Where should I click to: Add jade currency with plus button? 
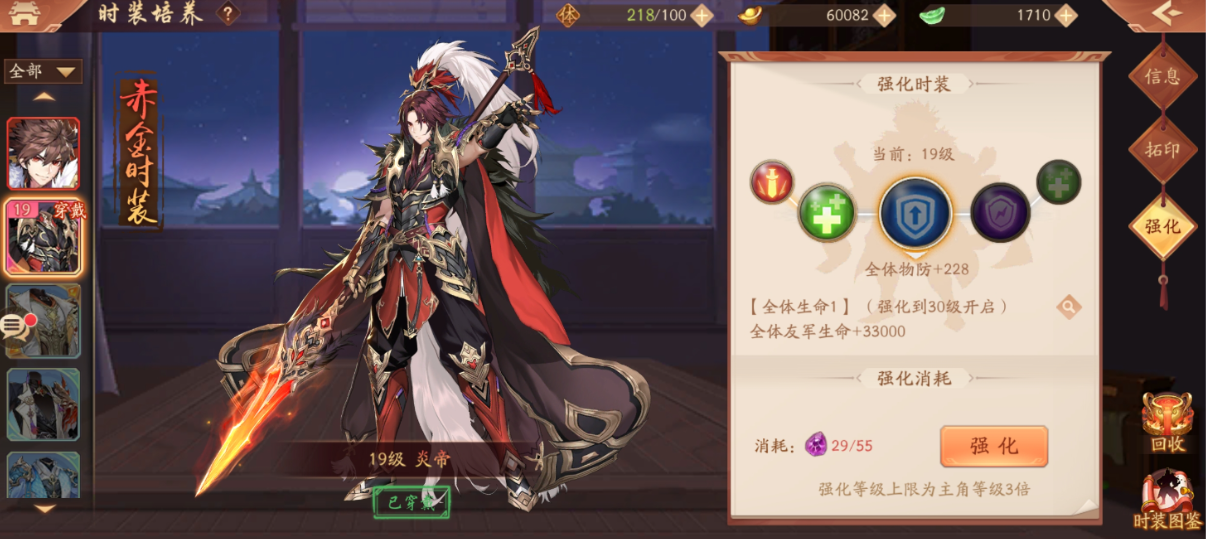(1066, 15)
